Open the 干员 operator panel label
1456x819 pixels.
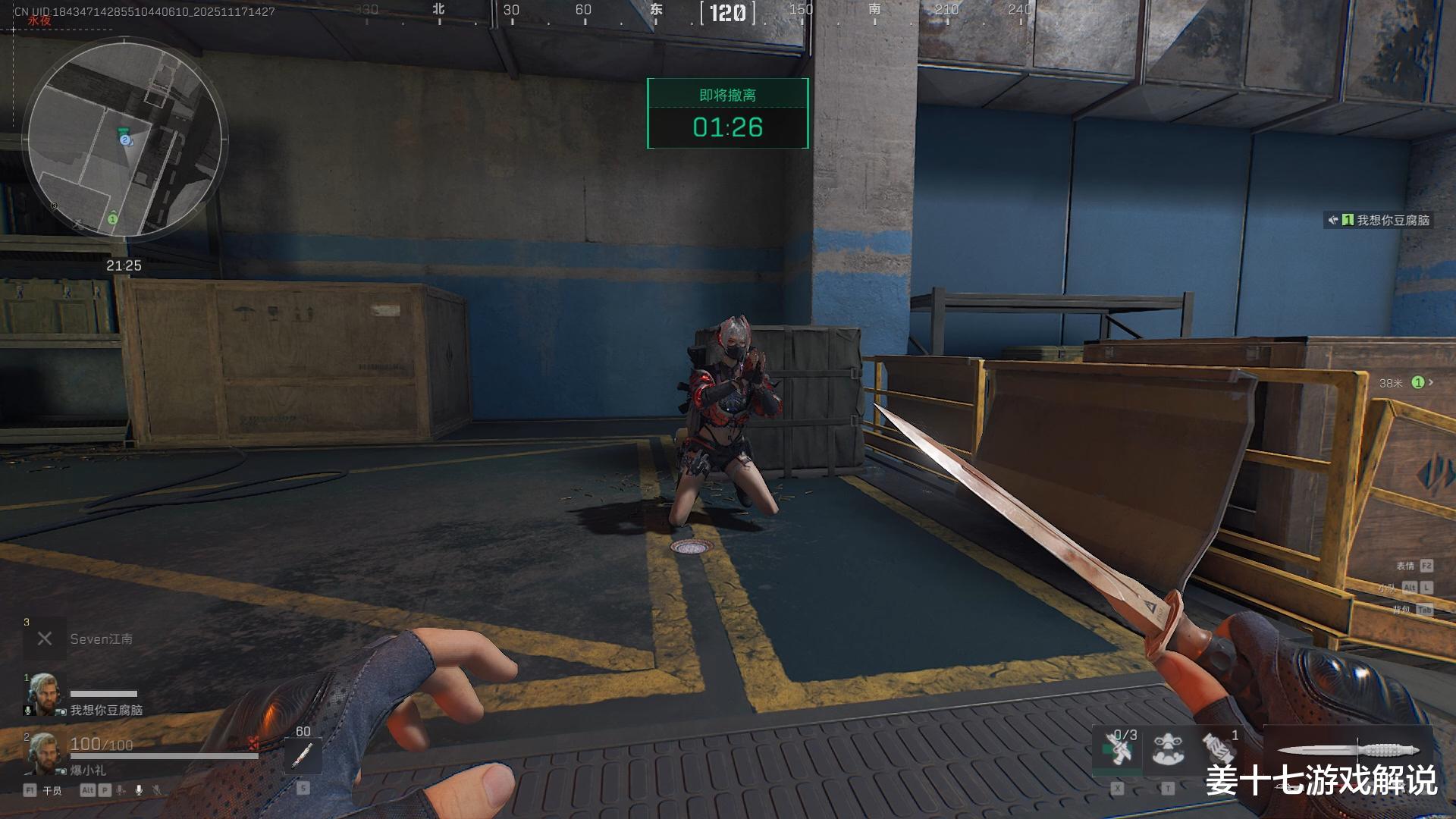52,791
